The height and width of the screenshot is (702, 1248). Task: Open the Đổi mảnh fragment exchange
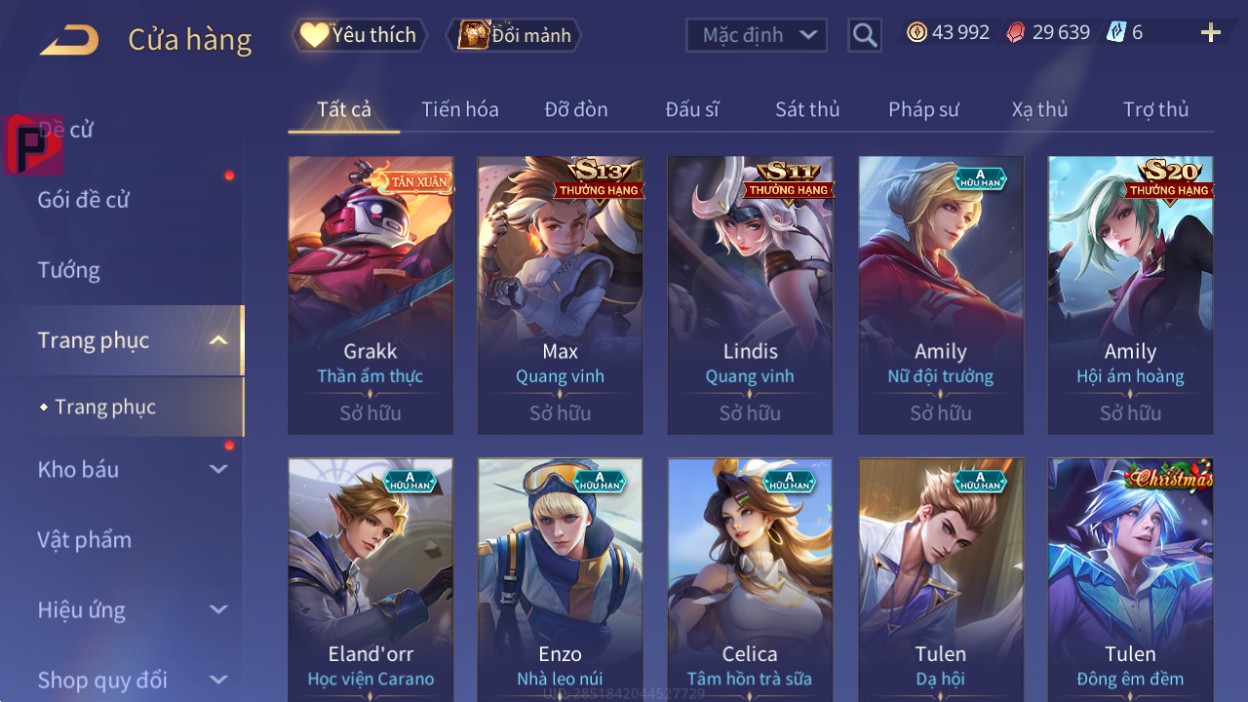[515, 35]
